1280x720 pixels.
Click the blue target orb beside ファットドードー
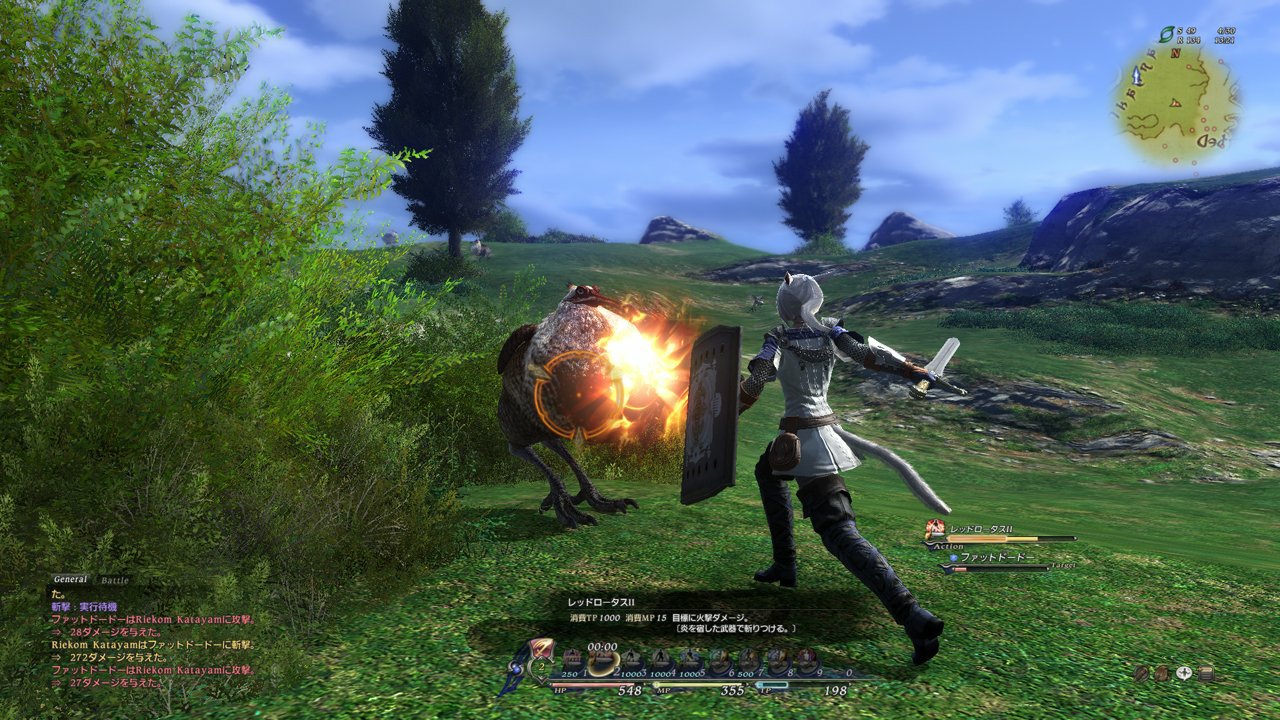(x=954, y=557)
